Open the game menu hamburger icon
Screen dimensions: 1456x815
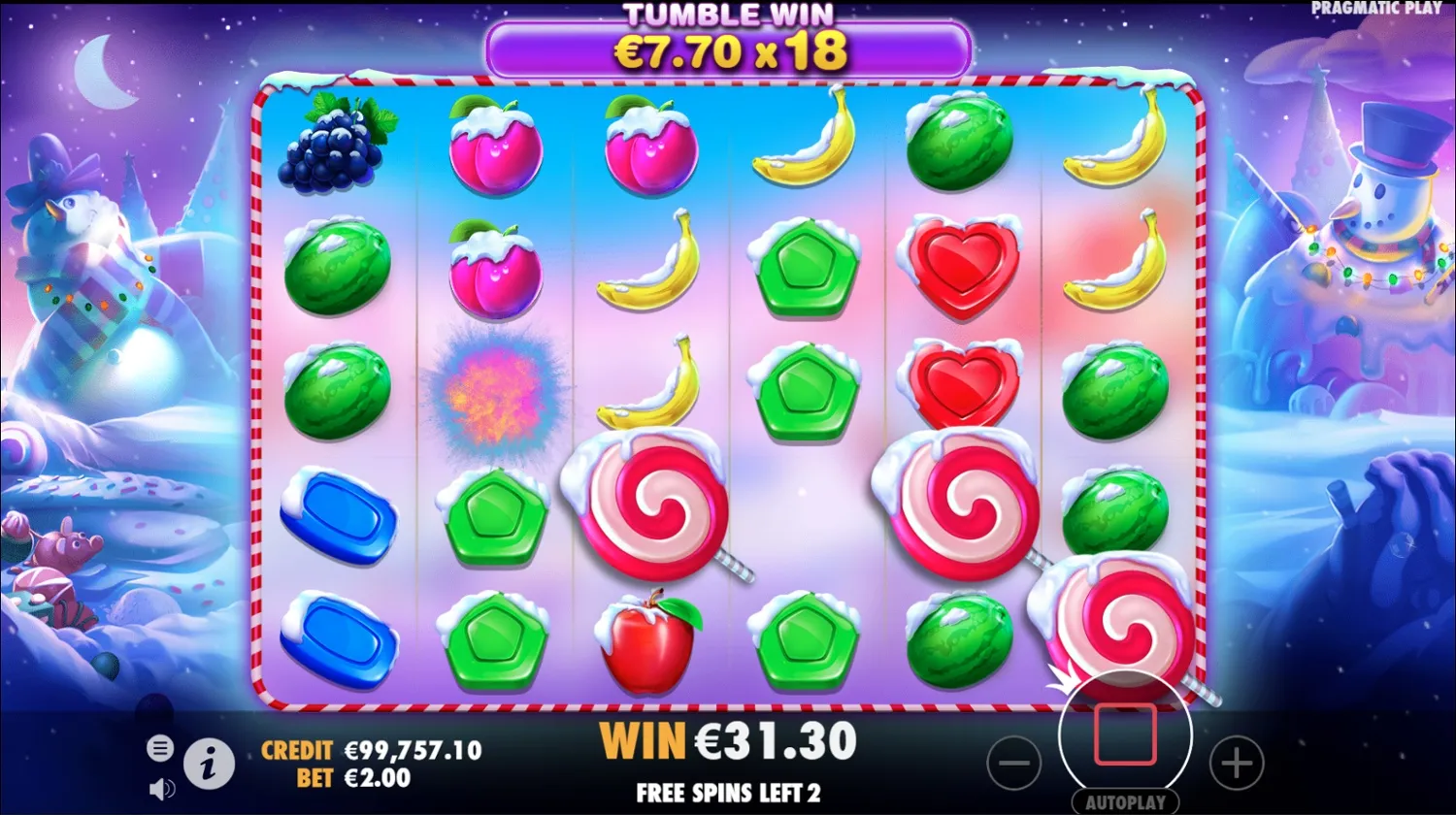point(158,748)
